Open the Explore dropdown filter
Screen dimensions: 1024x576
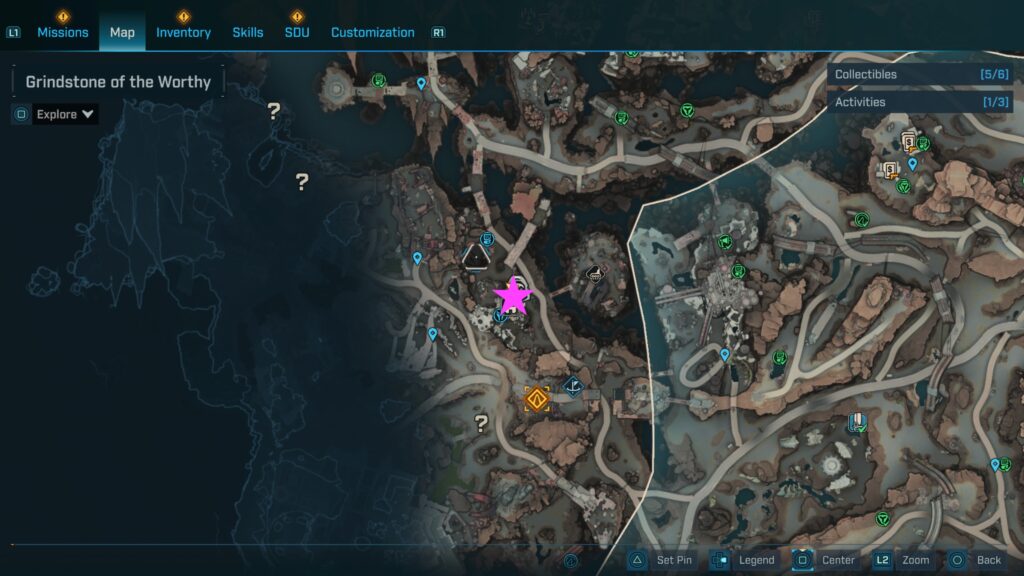pos(65,114)
